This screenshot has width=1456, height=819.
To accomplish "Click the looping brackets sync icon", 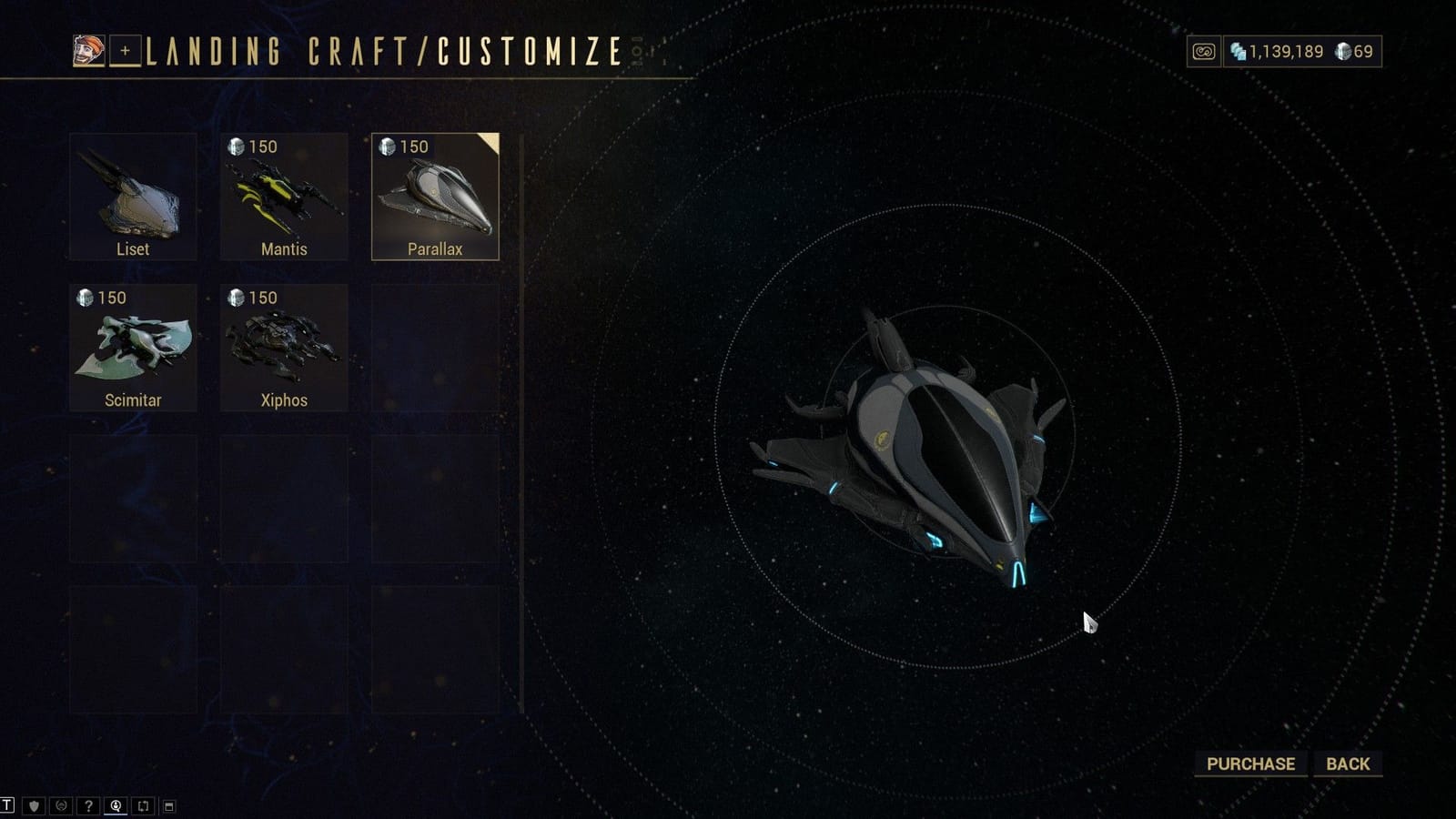I will point(140,804).
